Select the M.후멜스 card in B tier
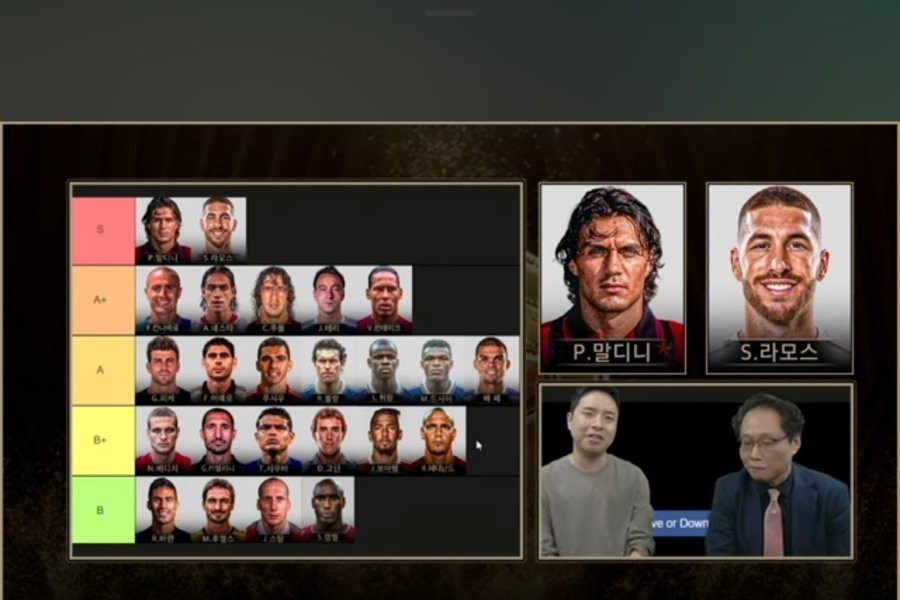The image size is (900, 600). click(x=218, y=509)
